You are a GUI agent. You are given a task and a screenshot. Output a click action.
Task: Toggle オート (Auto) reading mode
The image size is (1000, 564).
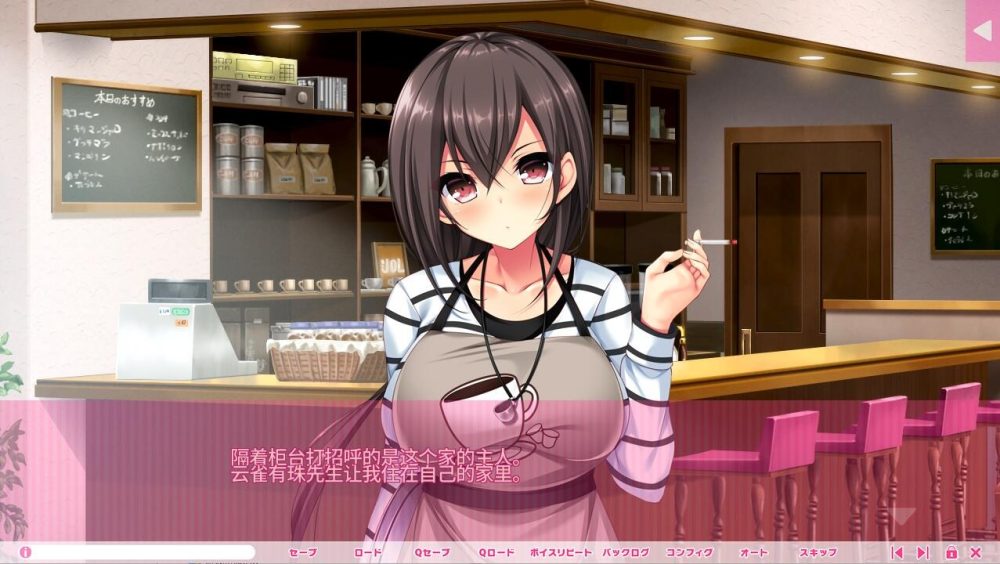click(x=754, y=552)
